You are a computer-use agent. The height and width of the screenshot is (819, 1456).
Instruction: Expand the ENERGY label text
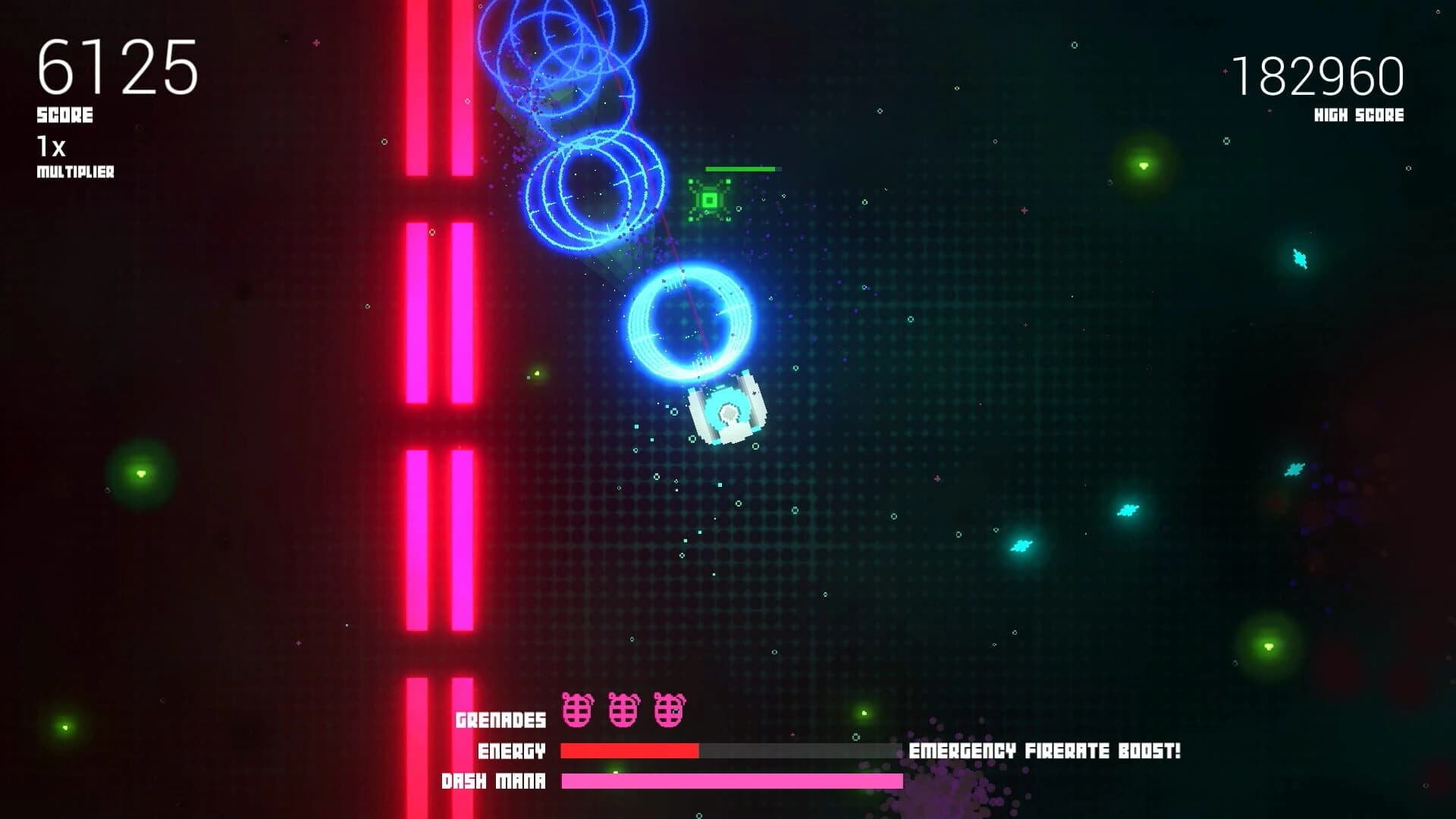pyautogui.click(x=511, y=750)
